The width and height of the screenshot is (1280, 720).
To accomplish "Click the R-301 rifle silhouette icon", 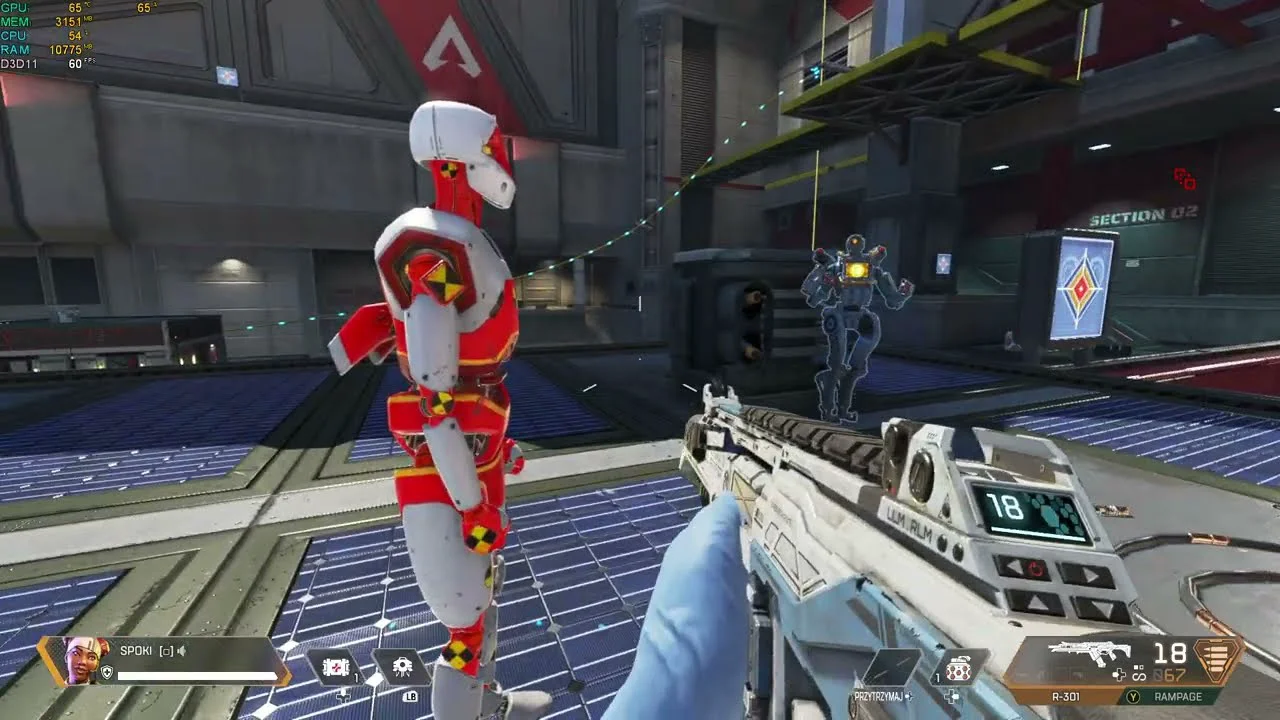I will 1089,653.
